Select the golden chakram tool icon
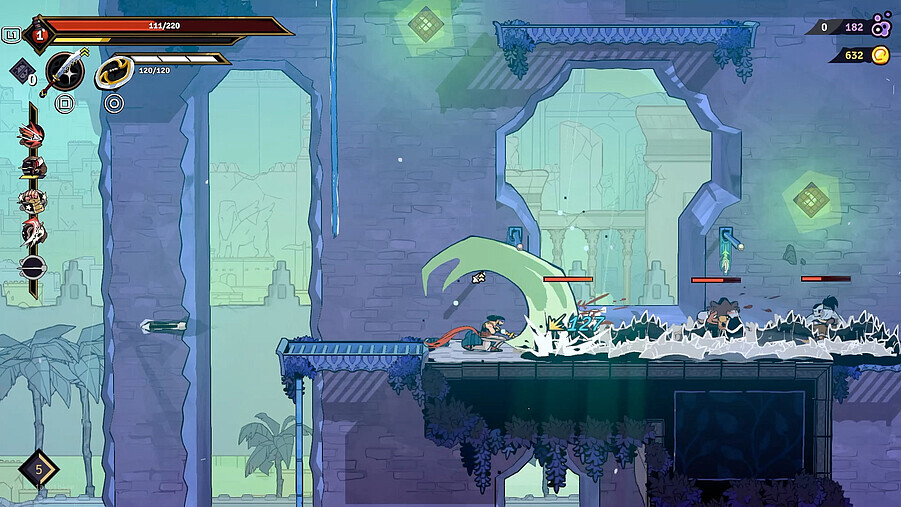 coord(114,73)
